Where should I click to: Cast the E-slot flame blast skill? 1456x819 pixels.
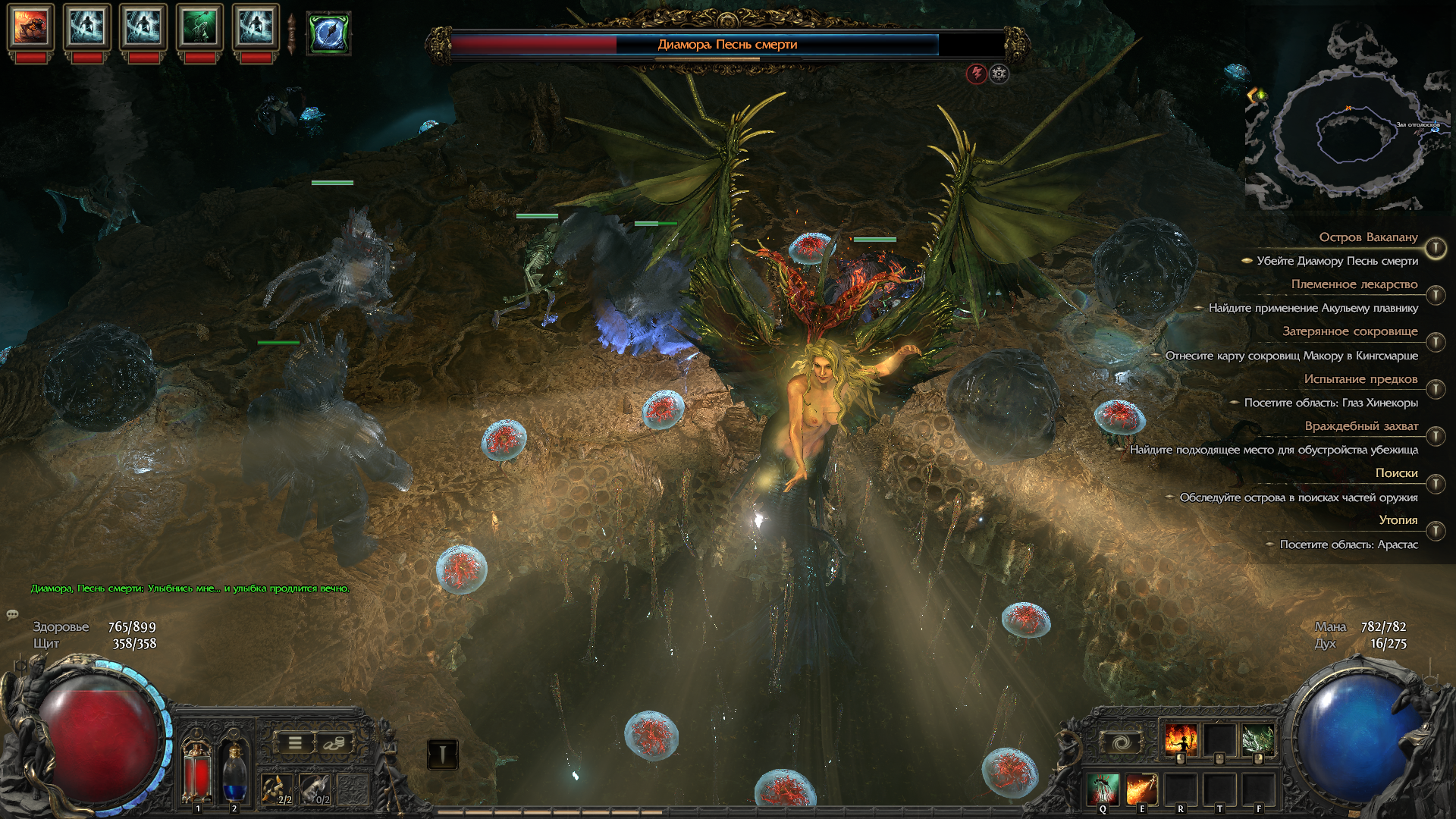pyautogui.click(x=1141, y=789)
